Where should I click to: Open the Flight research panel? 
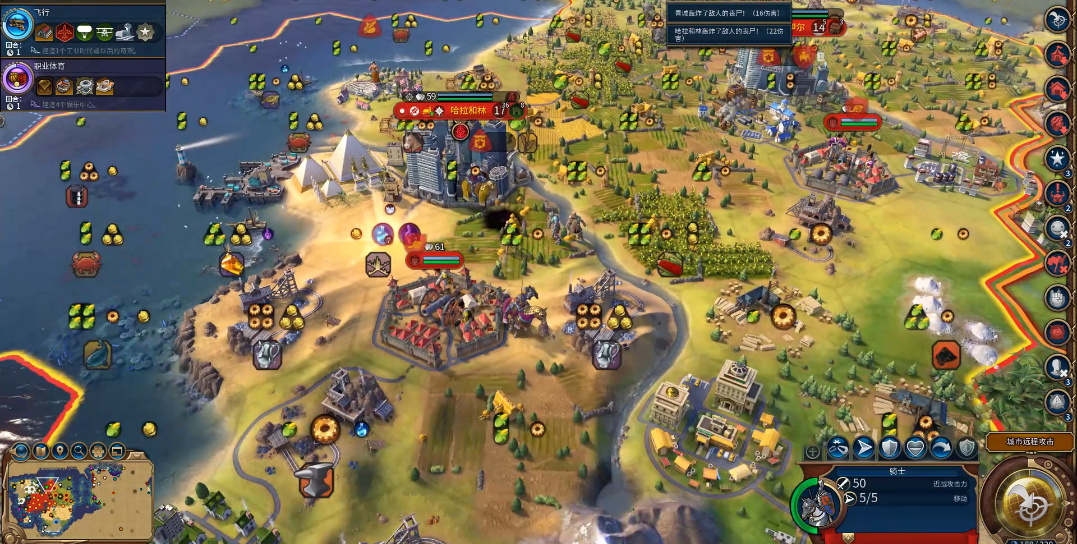18,26
